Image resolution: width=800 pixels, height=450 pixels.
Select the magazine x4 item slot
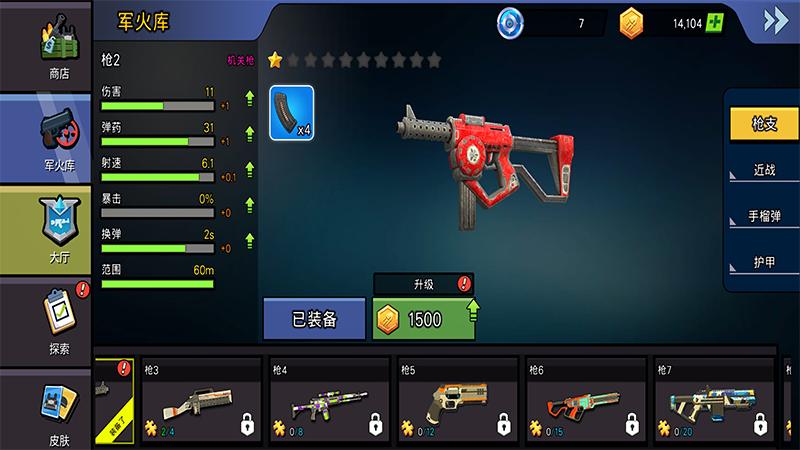pos(292,113)
